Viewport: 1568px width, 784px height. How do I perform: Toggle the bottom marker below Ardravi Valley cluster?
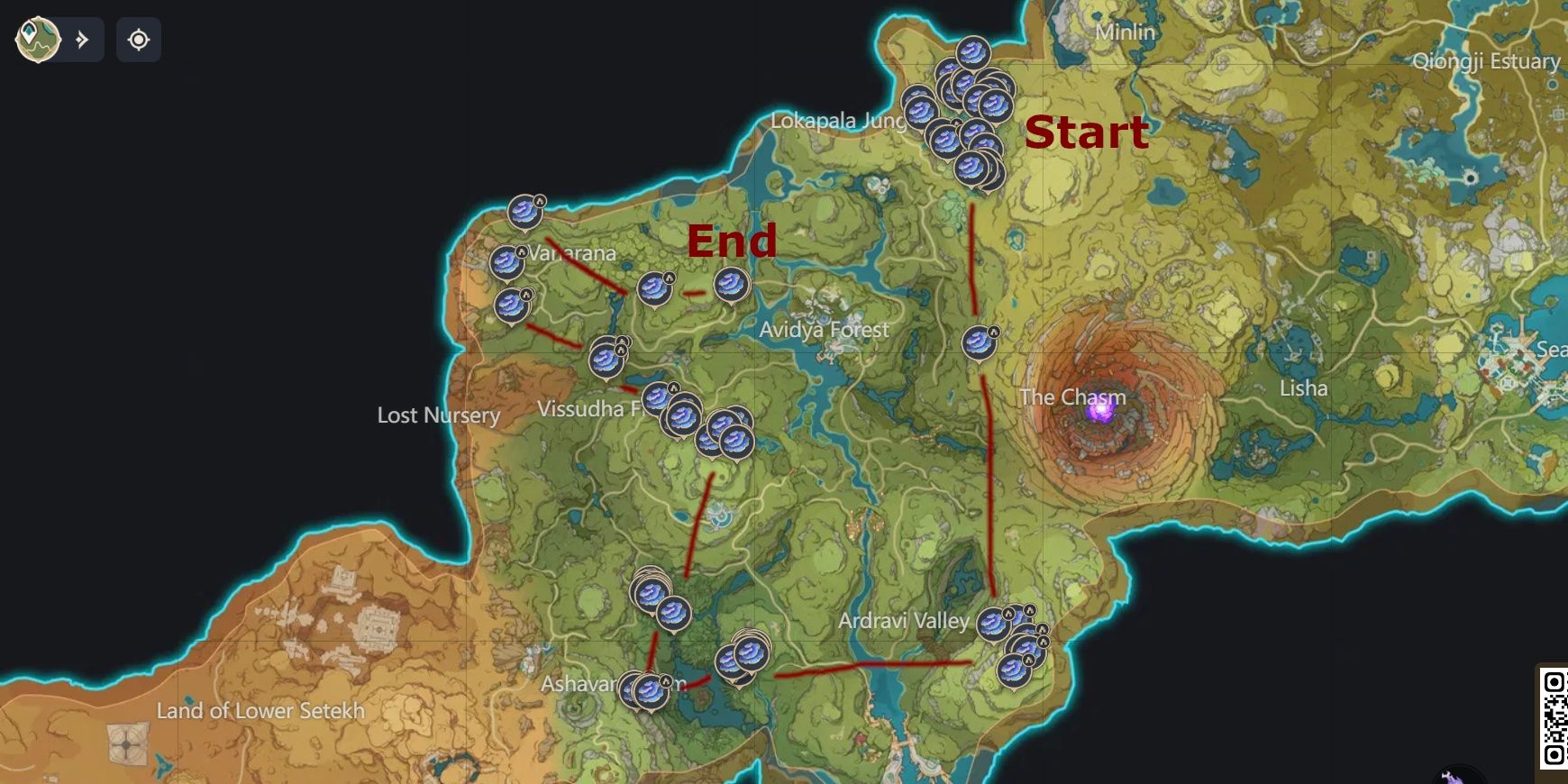pyautogui.click(x=1014, y=670)
